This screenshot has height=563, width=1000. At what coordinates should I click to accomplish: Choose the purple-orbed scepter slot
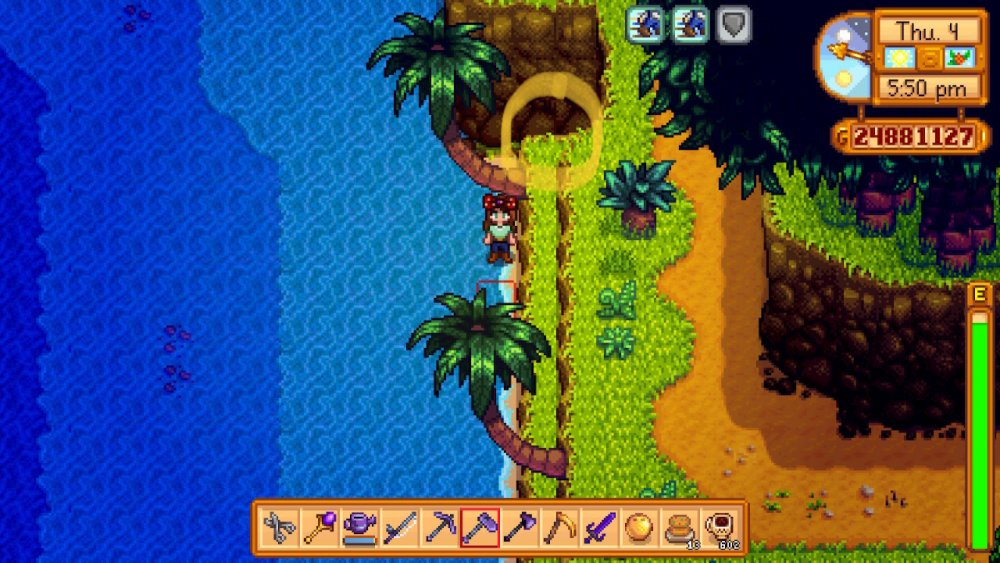[319, 527]
